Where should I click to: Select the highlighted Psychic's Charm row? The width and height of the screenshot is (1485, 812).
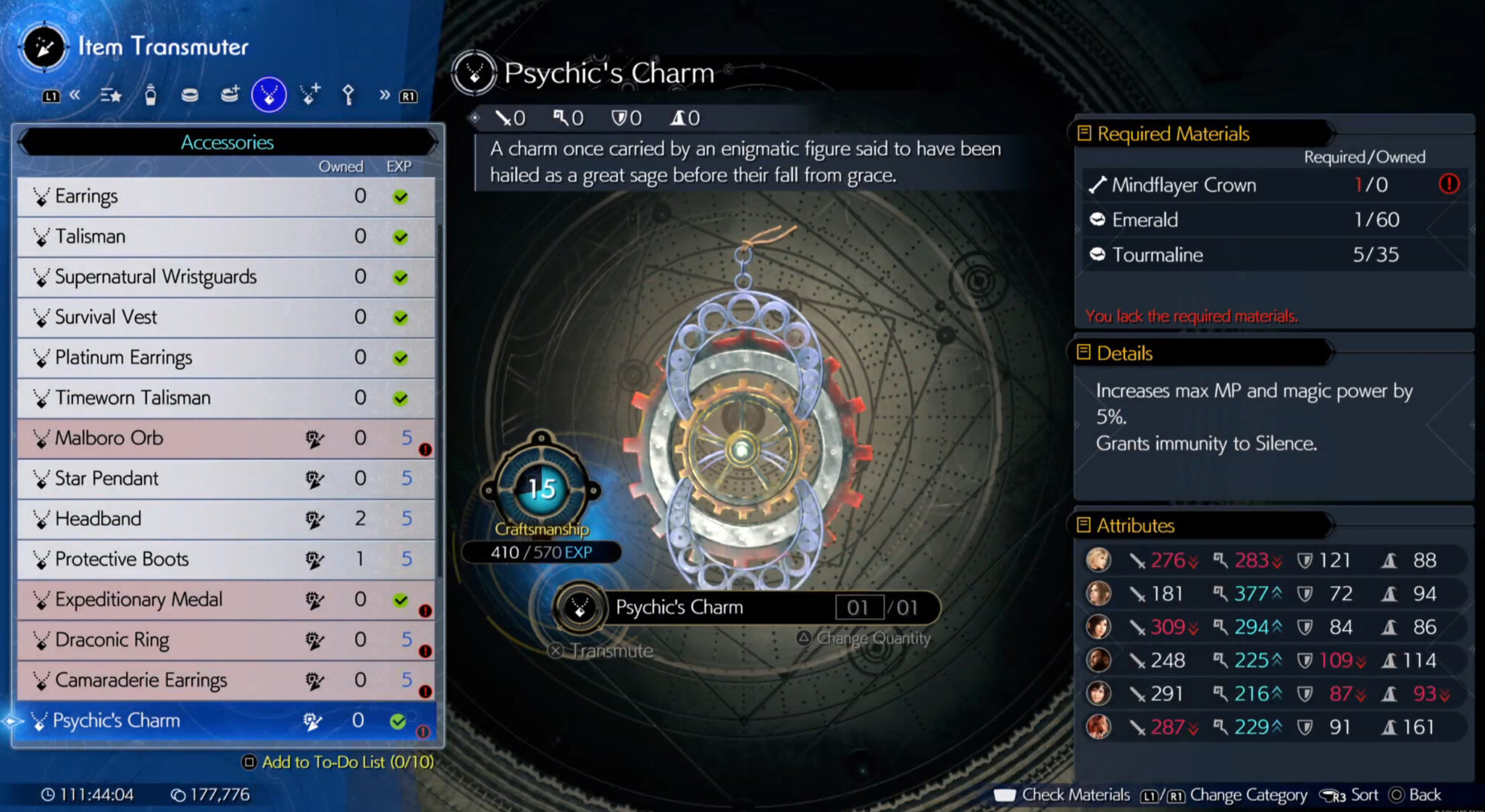[226, 721]
